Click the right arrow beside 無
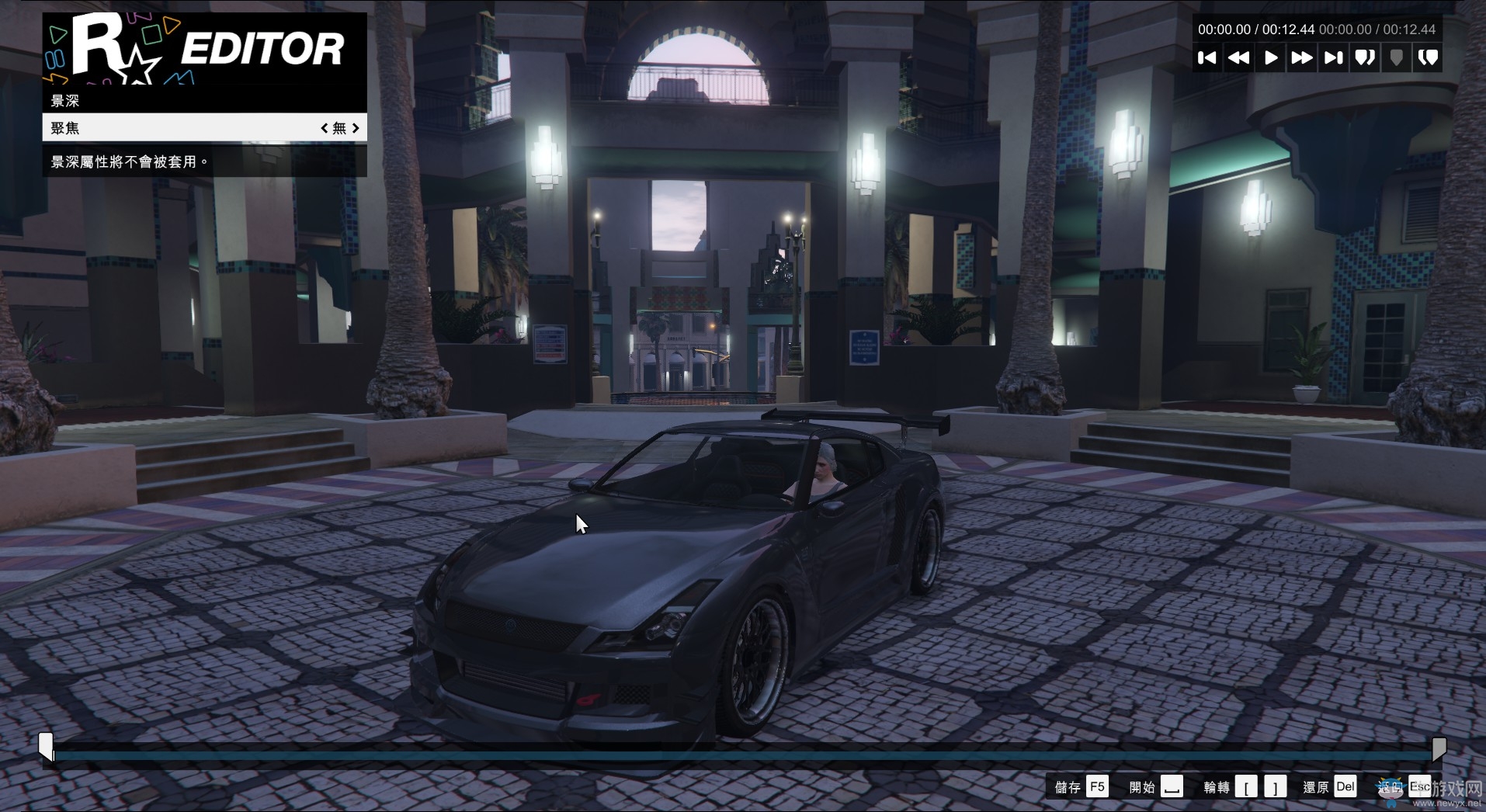Screen dimensions: 1486x812 [x=356, y=128]
